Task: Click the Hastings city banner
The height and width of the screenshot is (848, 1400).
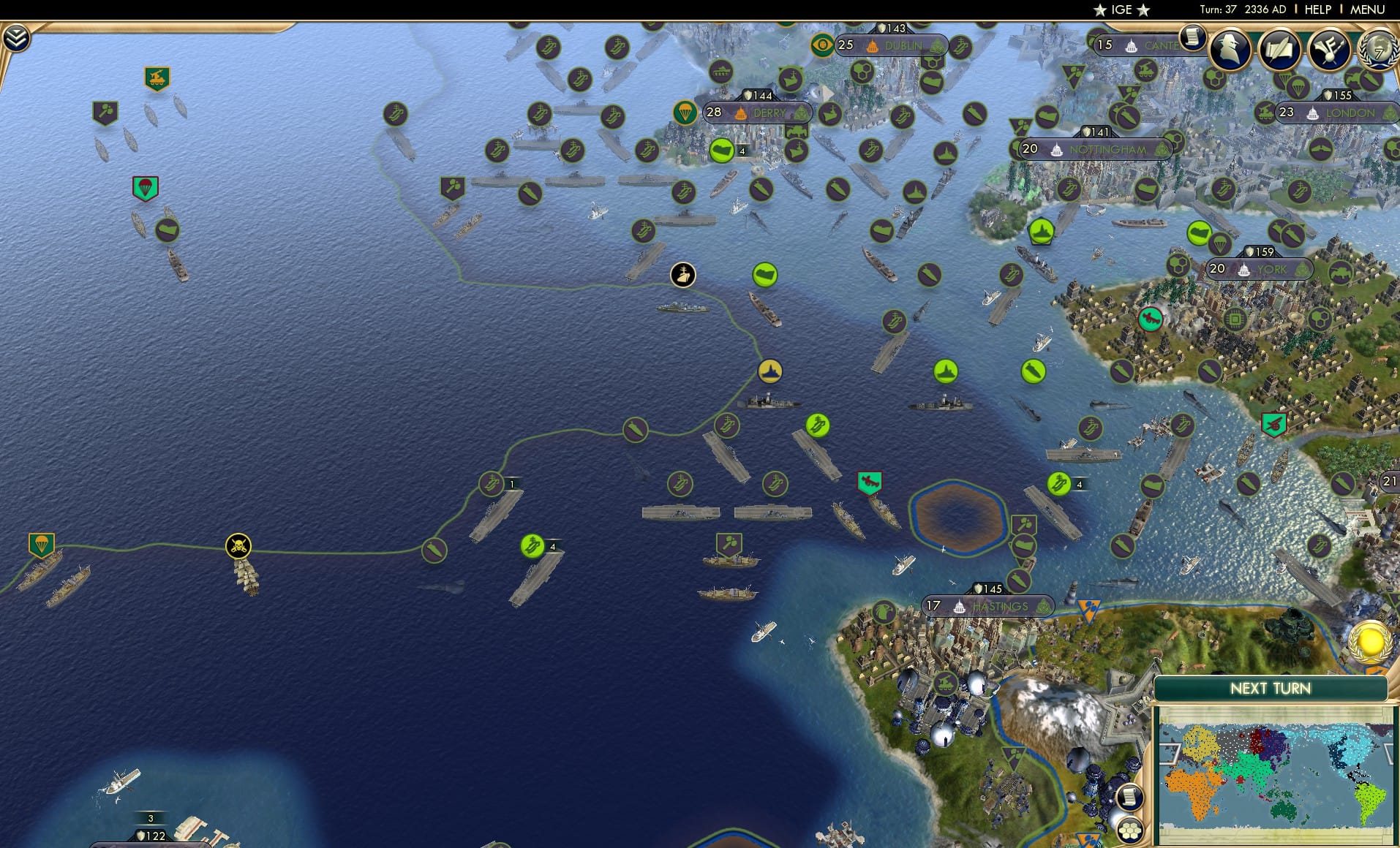Action: (x=987, y=606)
